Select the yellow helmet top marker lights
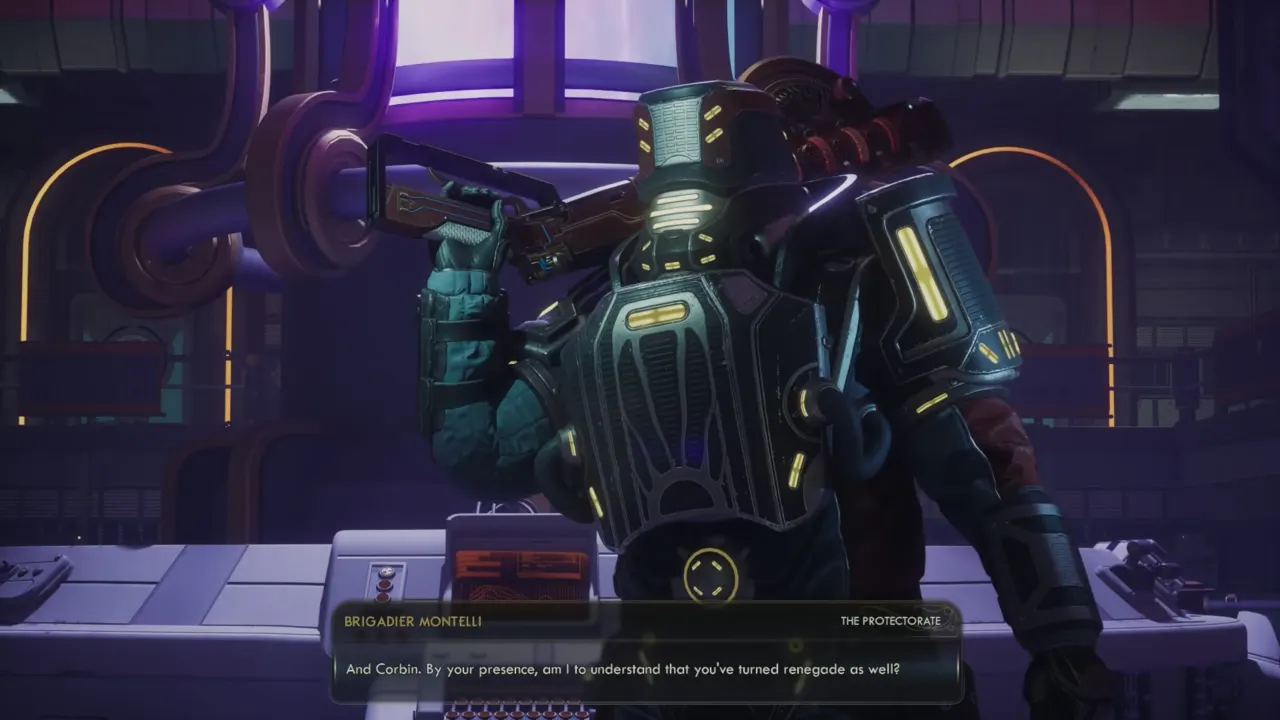Screen dimensions: 1280x720 tap(713, 124)
